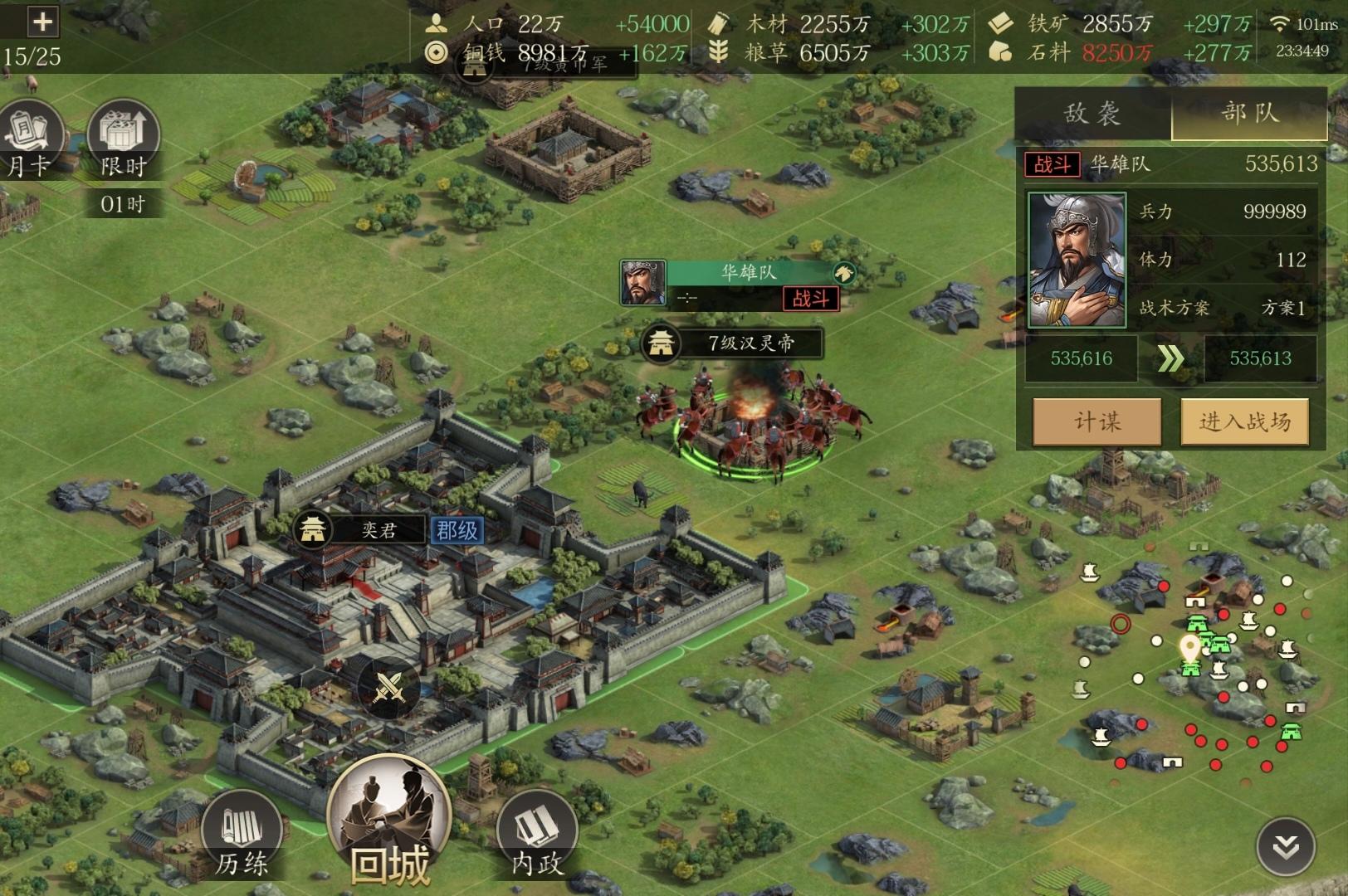
Task: Click the 计谋 stratagem button
Action: pos(1096,421)
